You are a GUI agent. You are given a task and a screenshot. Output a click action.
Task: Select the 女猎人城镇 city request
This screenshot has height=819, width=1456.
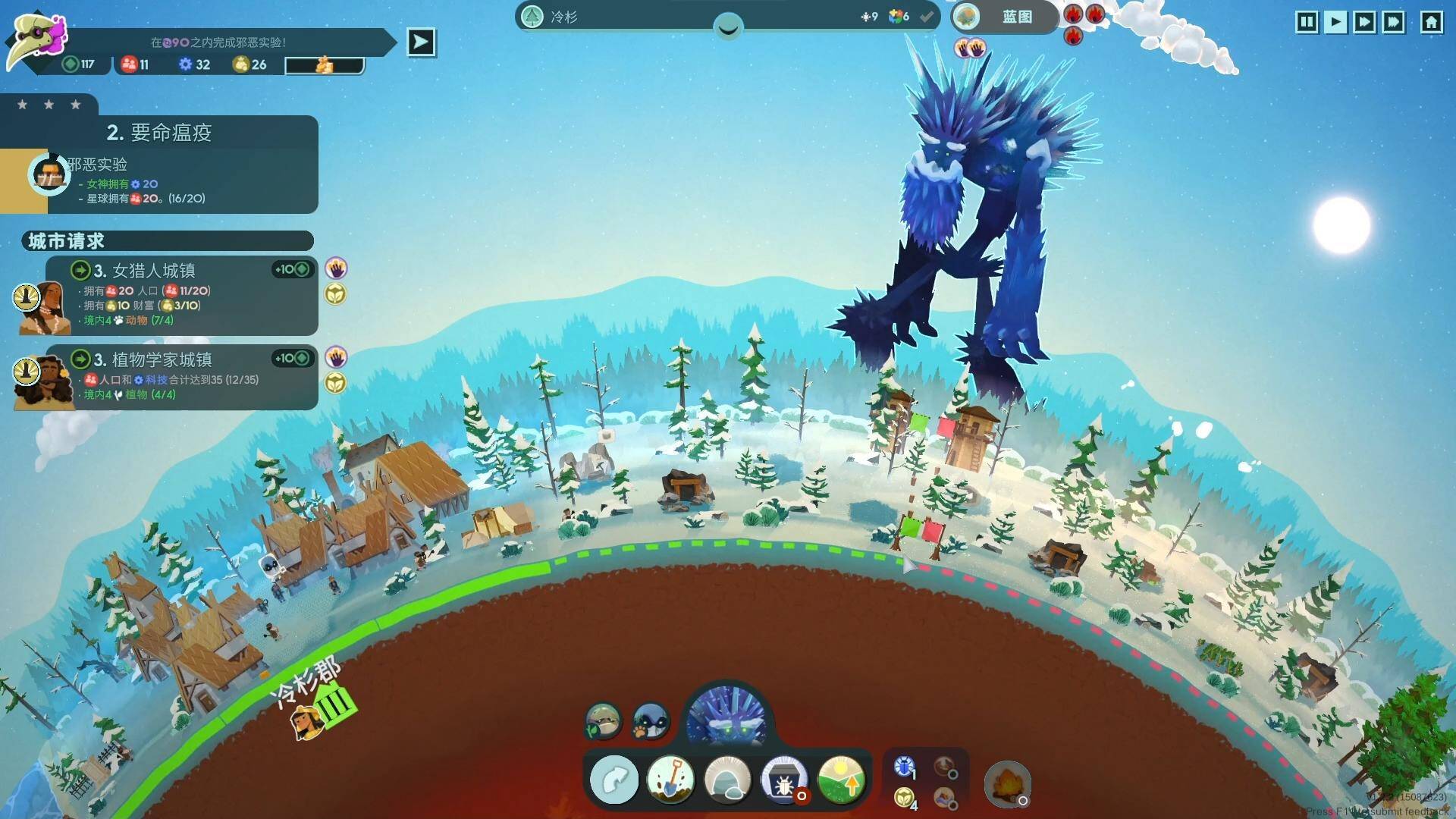182,296
